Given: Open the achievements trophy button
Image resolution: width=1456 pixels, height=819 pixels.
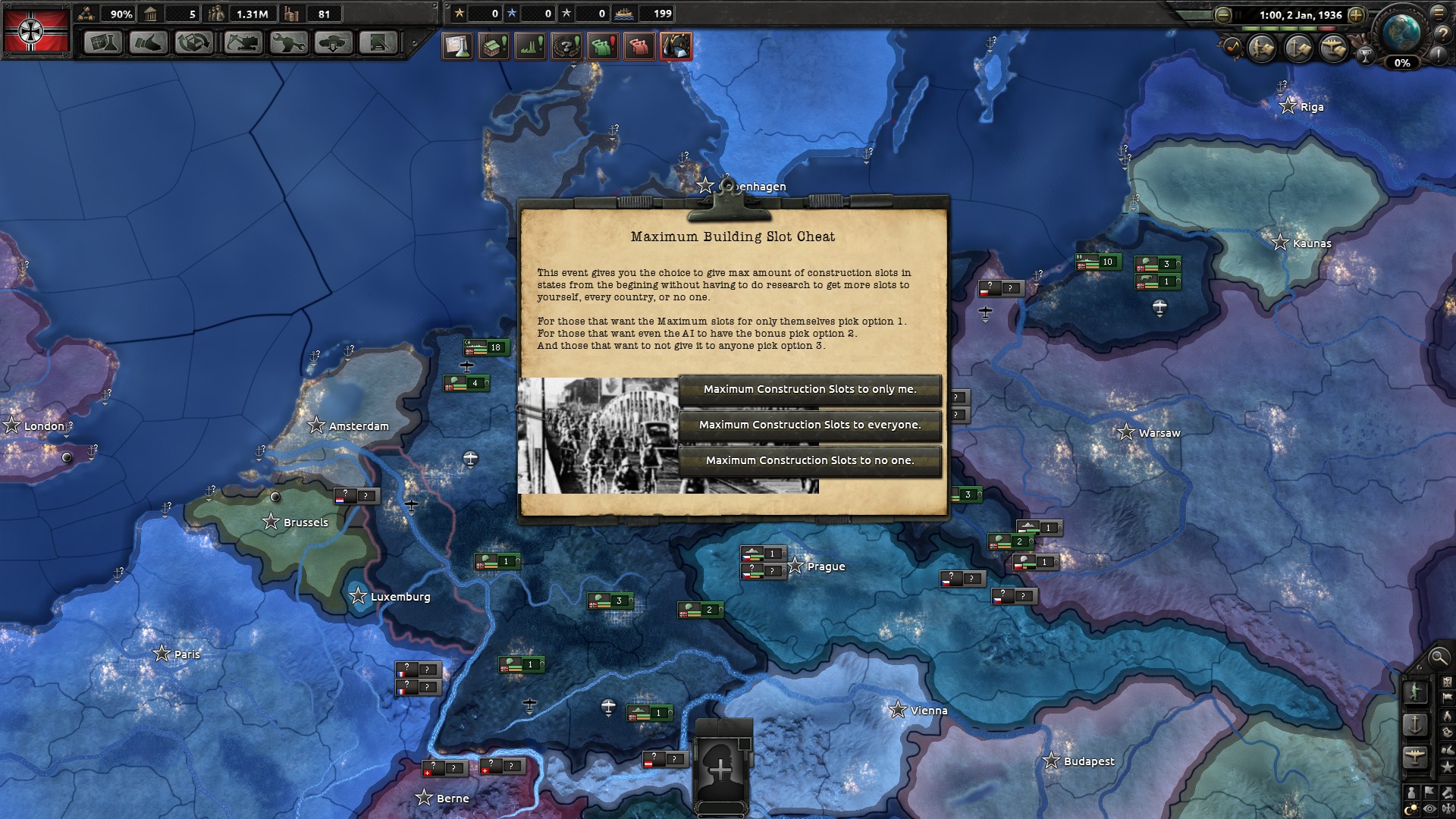Looking at the screenshot, I should click(1365, 55).
